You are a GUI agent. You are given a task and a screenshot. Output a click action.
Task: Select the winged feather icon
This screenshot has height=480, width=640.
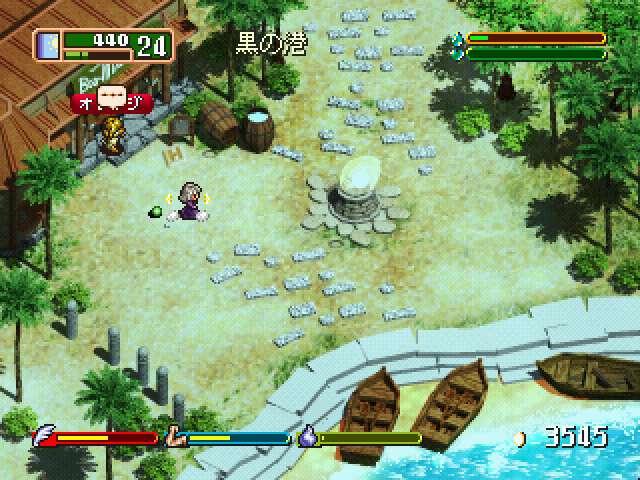[44, 437]
